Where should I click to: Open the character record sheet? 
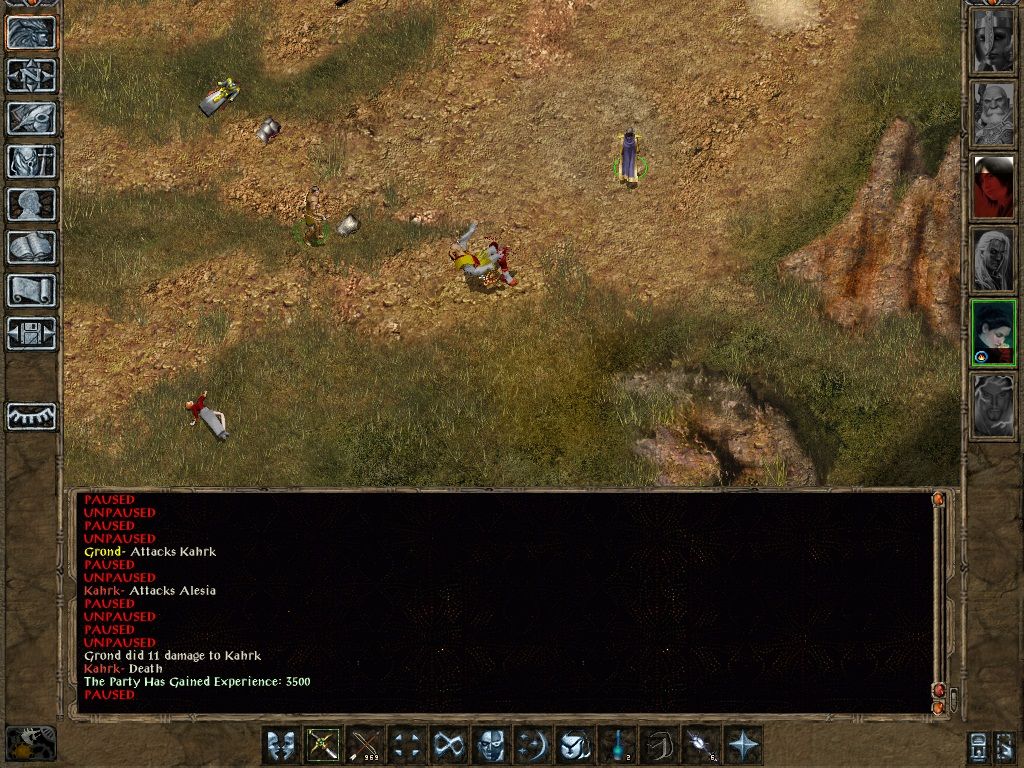[x=31, y=204]
